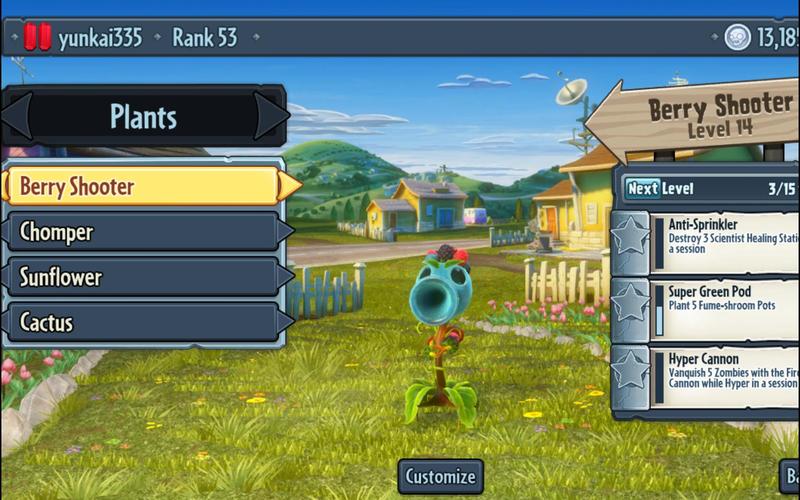Choose Chomper in the character list

pyautogui.click(x=142, y=232)
